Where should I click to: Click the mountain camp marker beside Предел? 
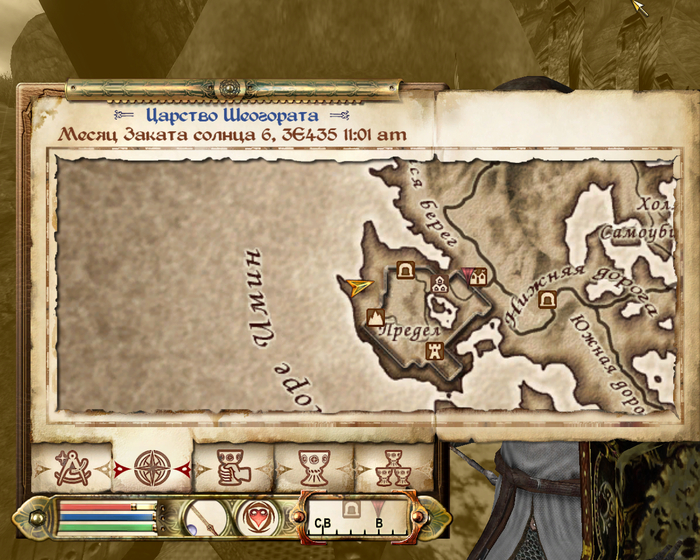(377, 317)
